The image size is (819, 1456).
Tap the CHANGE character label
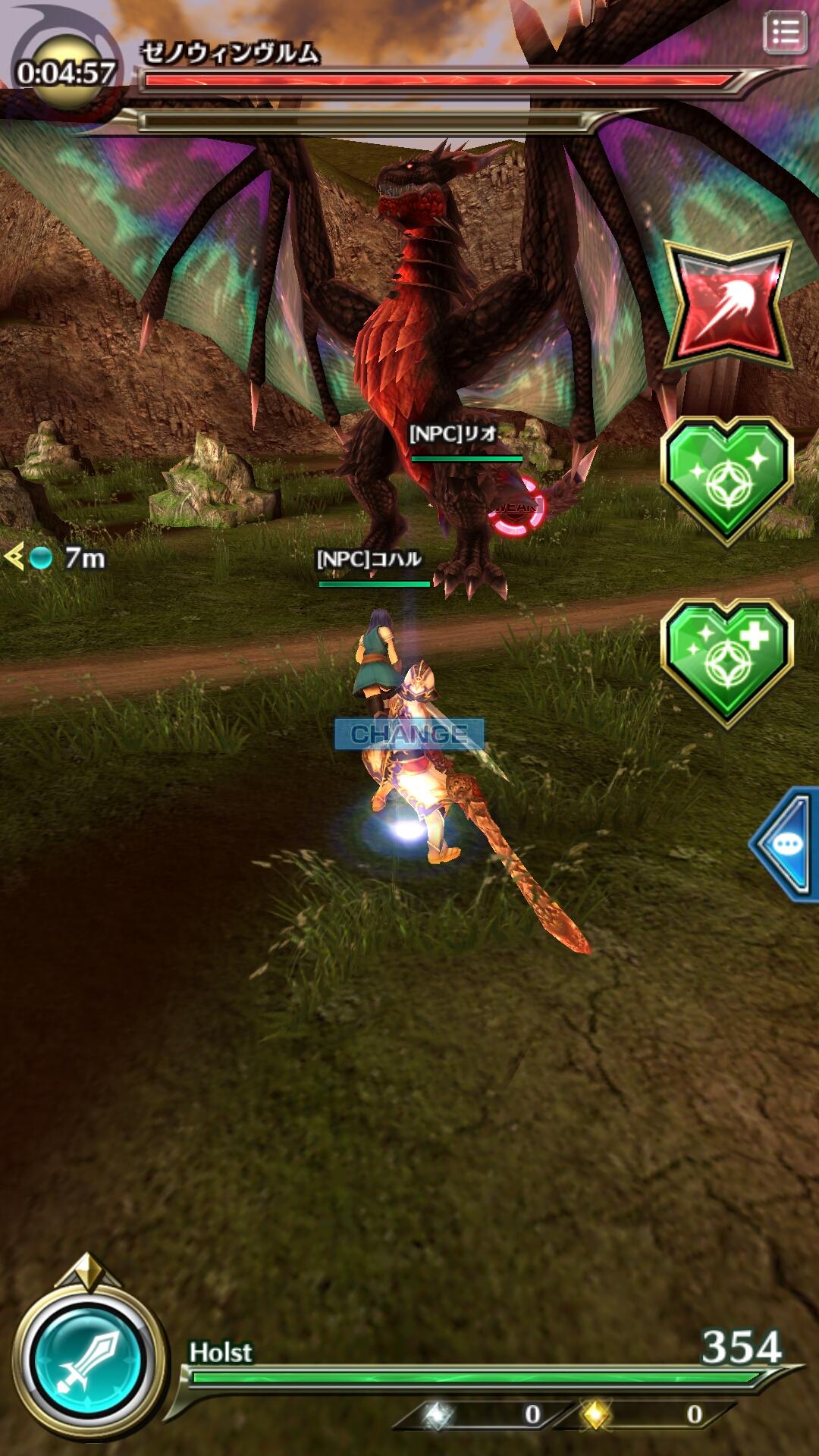409,734
